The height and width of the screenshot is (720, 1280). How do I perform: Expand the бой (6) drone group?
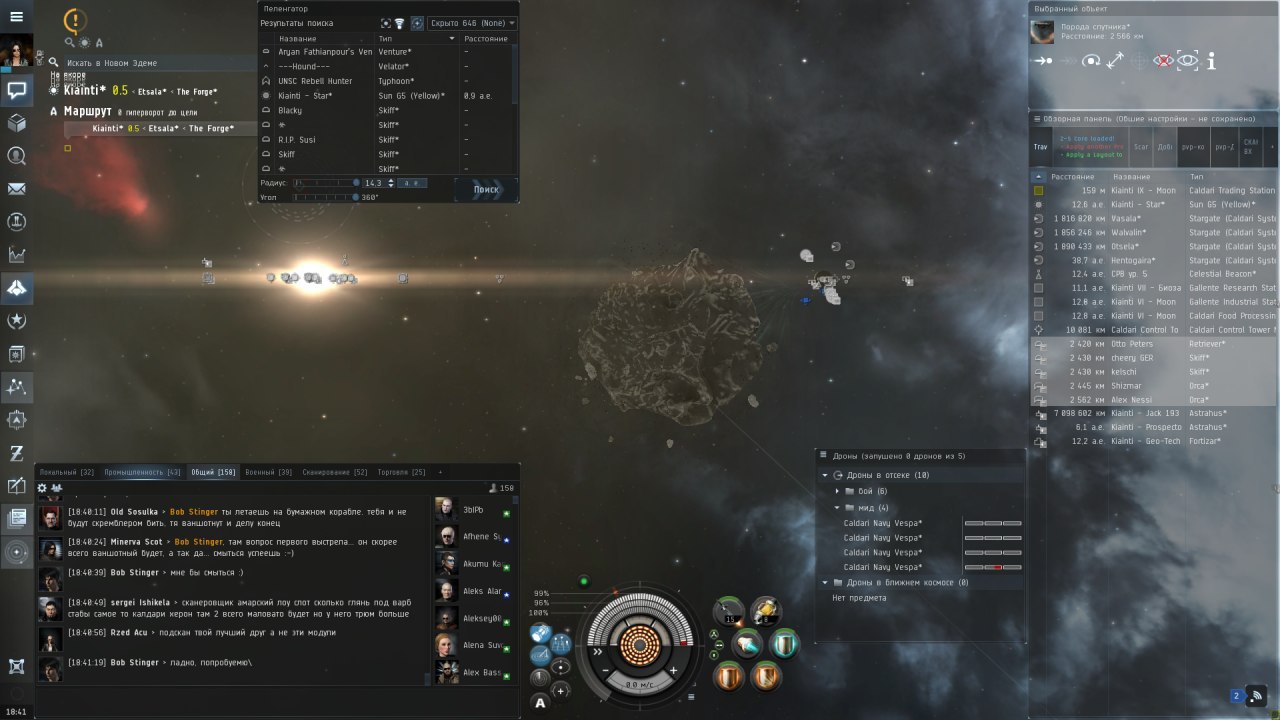click(x=838, y=491)
